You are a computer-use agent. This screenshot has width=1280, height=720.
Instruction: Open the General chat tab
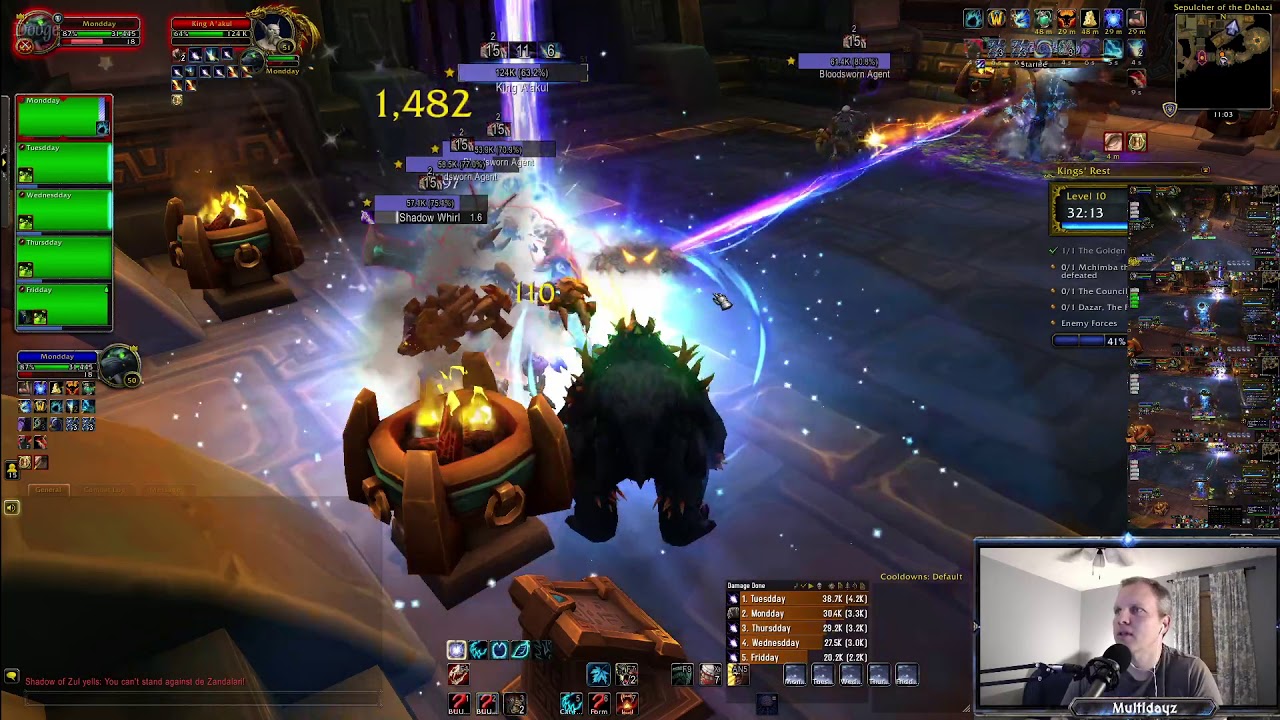tap(48, 490)
